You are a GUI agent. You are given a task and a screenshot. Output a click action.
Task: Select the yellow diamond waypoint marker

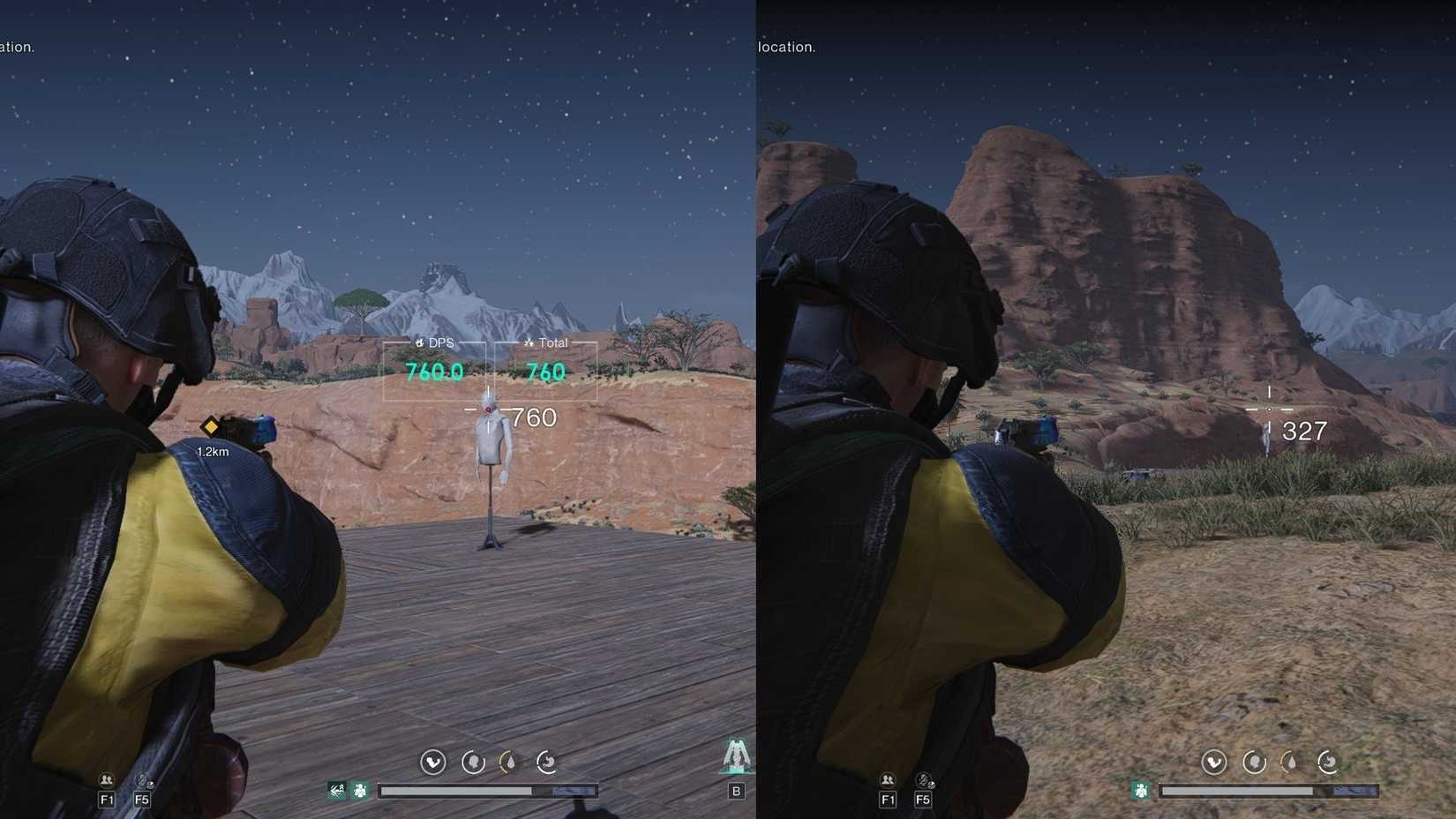pos(210,429)
